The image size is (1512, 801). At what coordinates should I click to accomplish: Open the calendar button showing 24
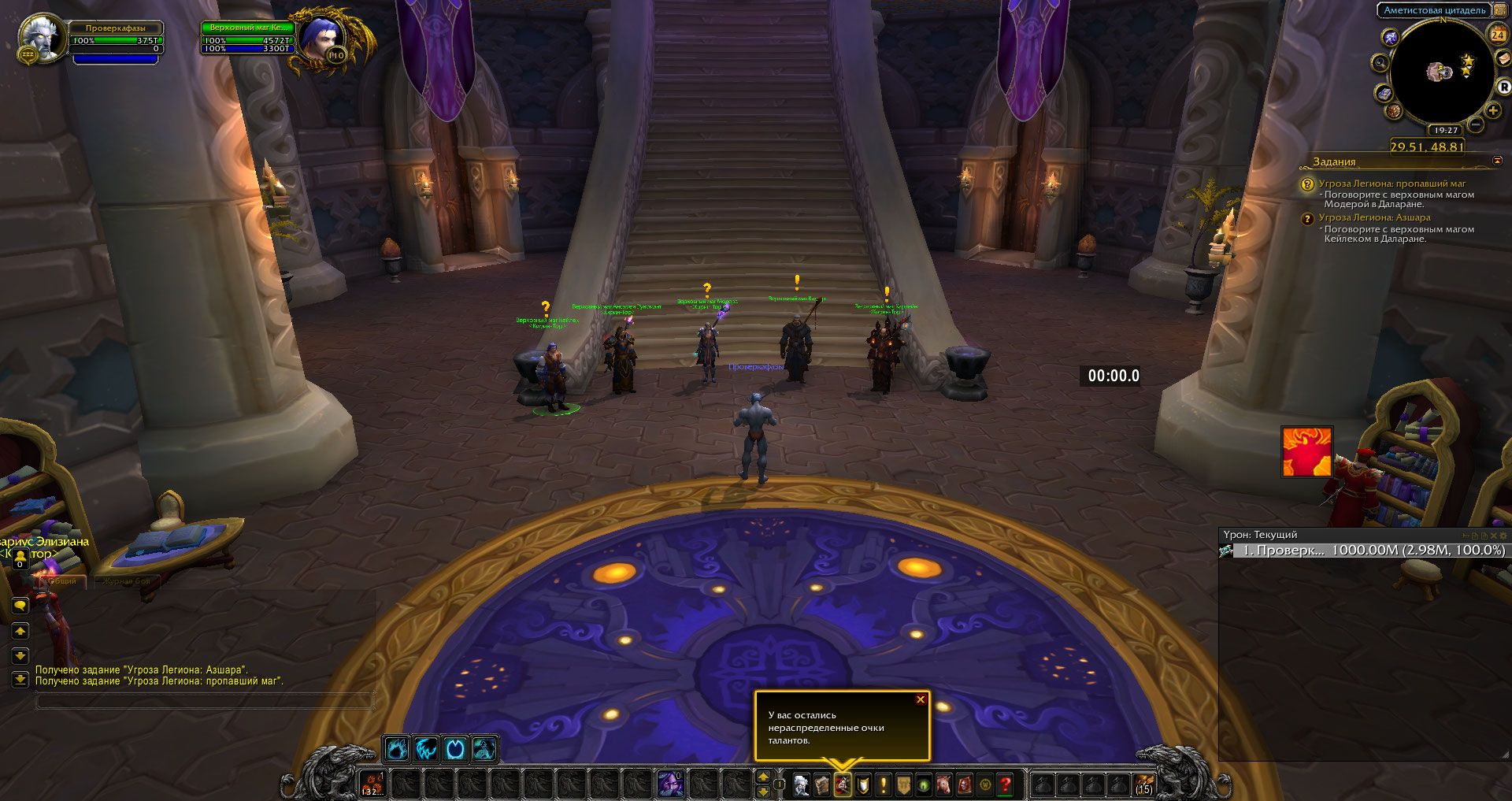coord(1497,34)
